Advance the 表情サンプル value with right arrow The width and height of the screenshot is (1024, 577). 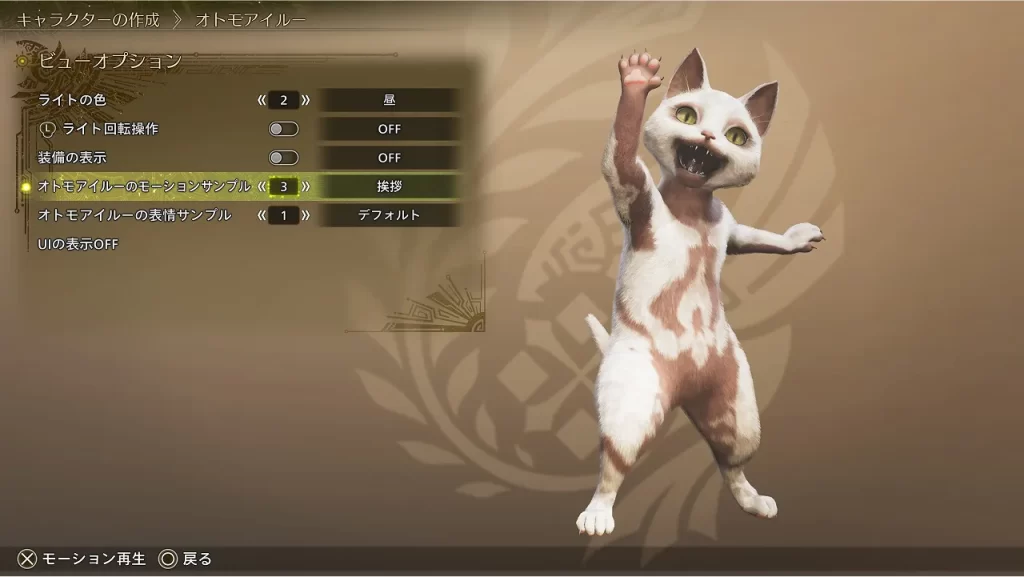[x=305, y=215]
